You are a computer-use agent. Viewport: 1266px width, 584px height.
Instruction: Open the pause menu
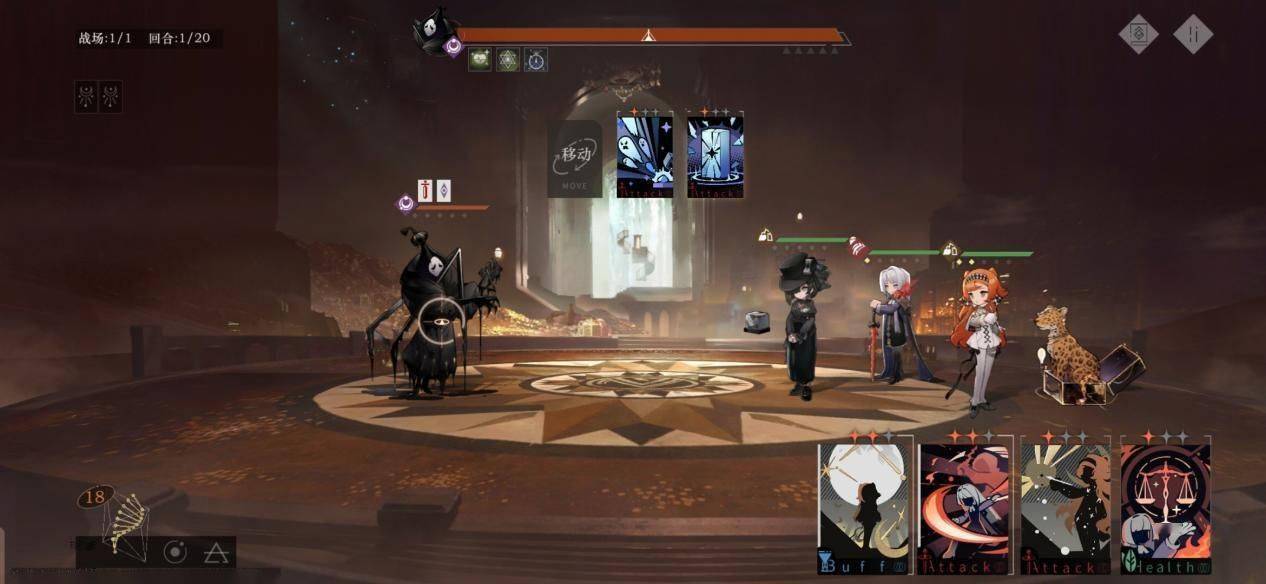(x=1193, y=34)
